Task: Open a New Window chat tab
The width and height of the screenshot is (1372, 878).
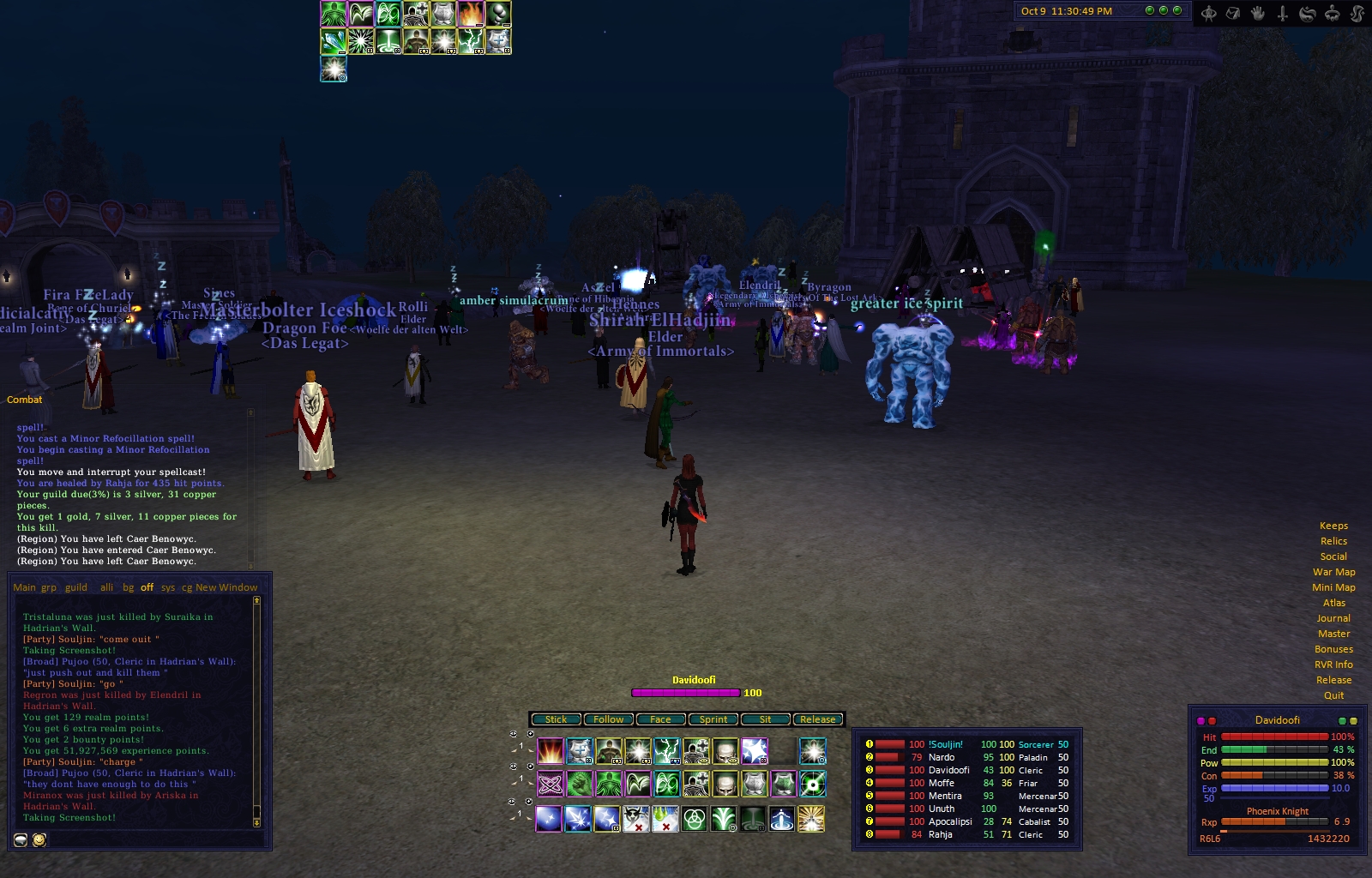Action: [226, 587]
